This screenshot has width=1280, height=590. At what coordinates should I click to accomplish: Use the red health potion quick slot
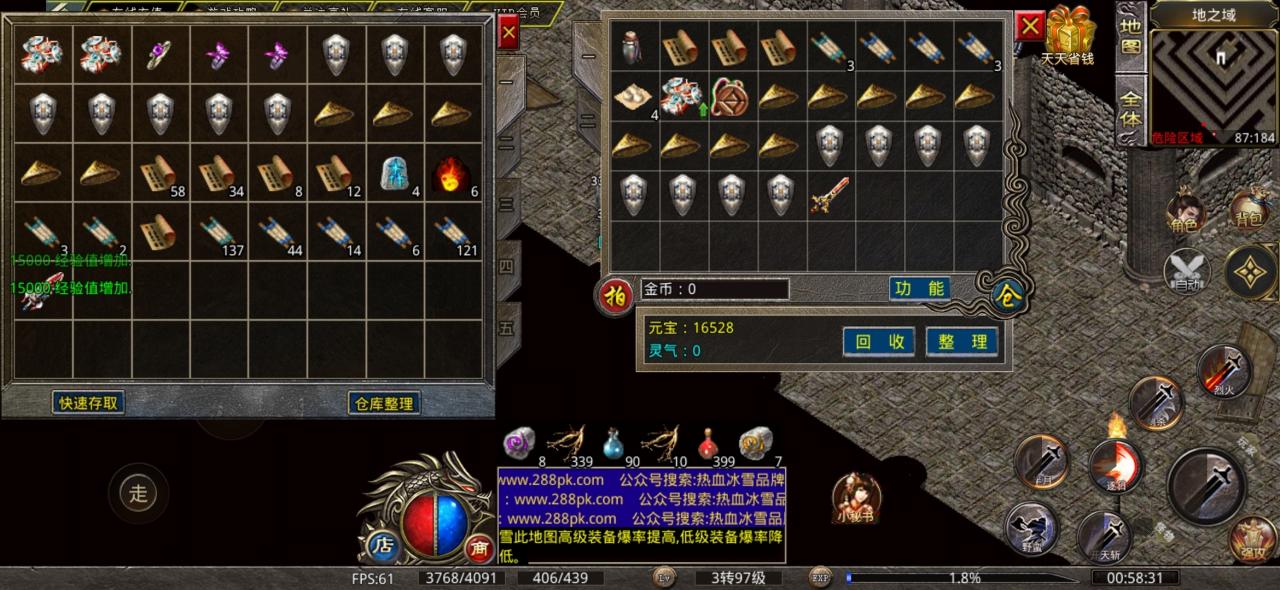pos(709,443)
